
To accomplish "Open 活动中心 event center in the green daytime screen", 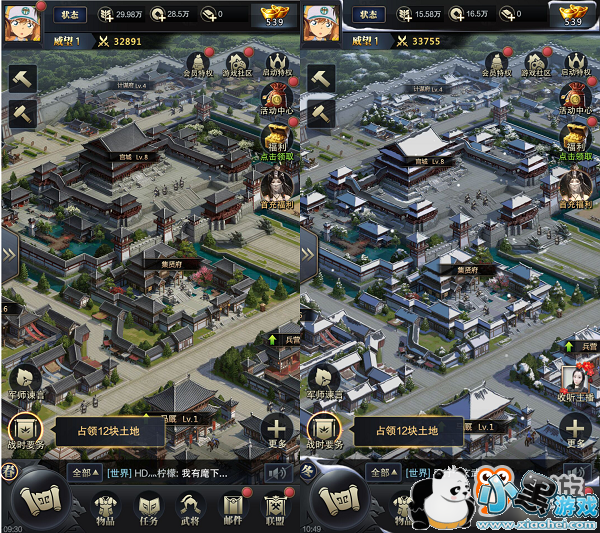I will 278,100.
